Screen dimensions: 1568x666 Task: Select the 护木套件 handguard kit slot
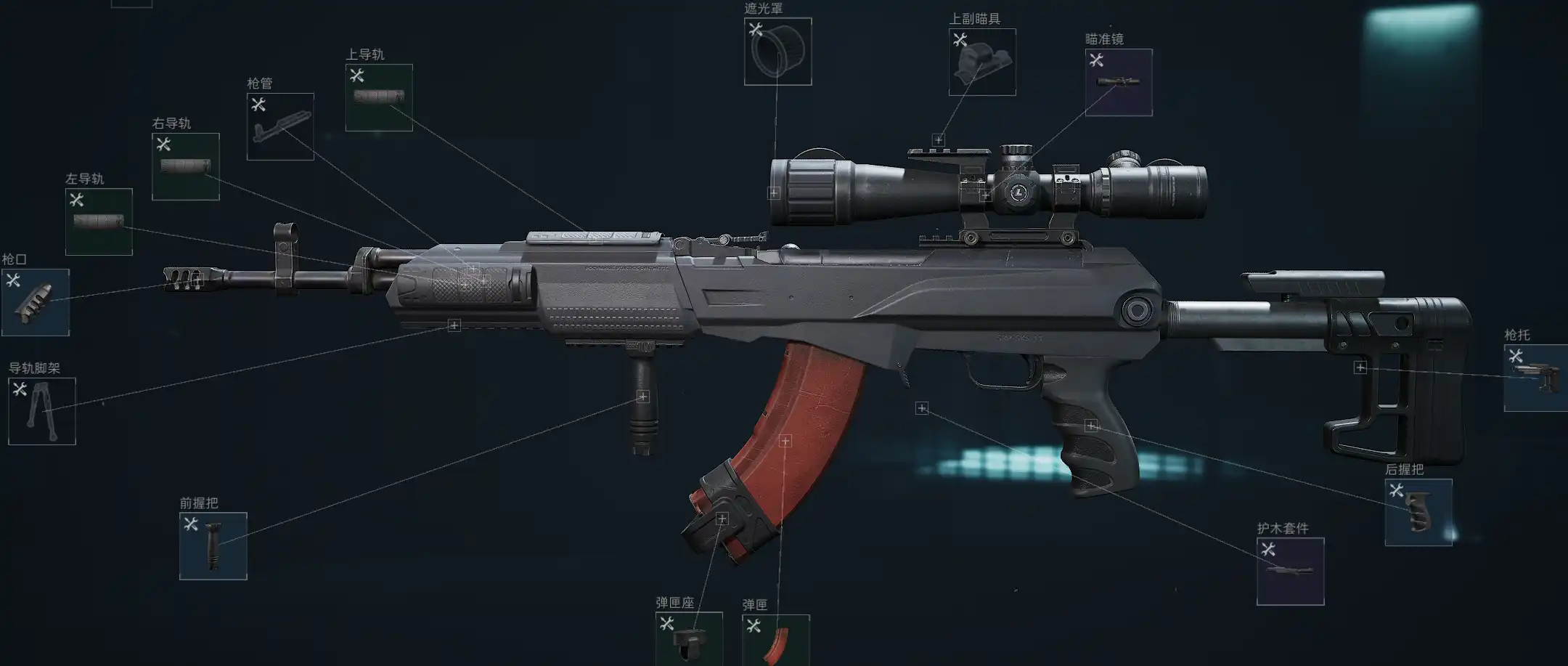click(x=1291, y=571)
